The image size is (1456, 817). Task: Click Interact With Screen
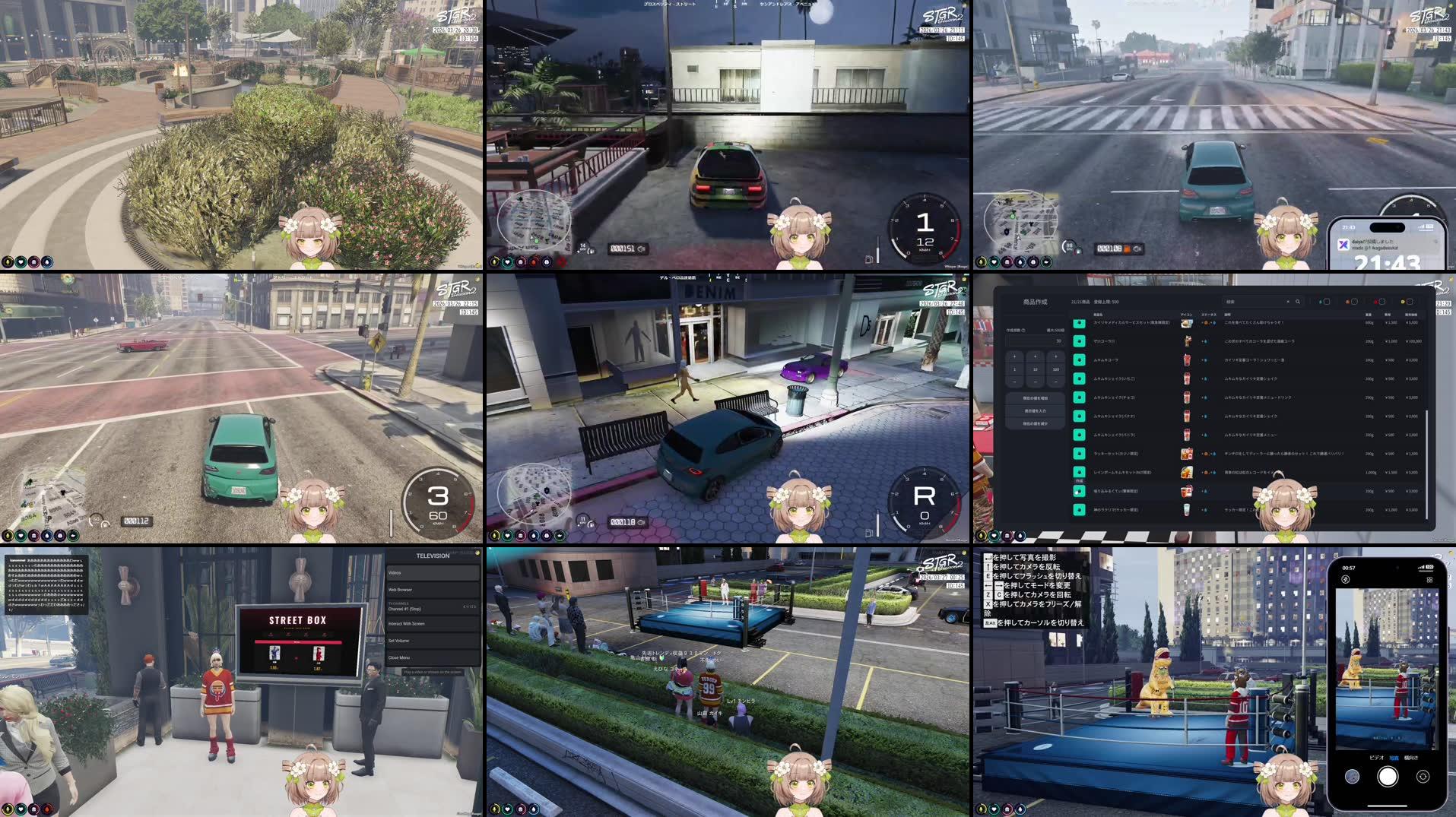click(x=426, y=622)
